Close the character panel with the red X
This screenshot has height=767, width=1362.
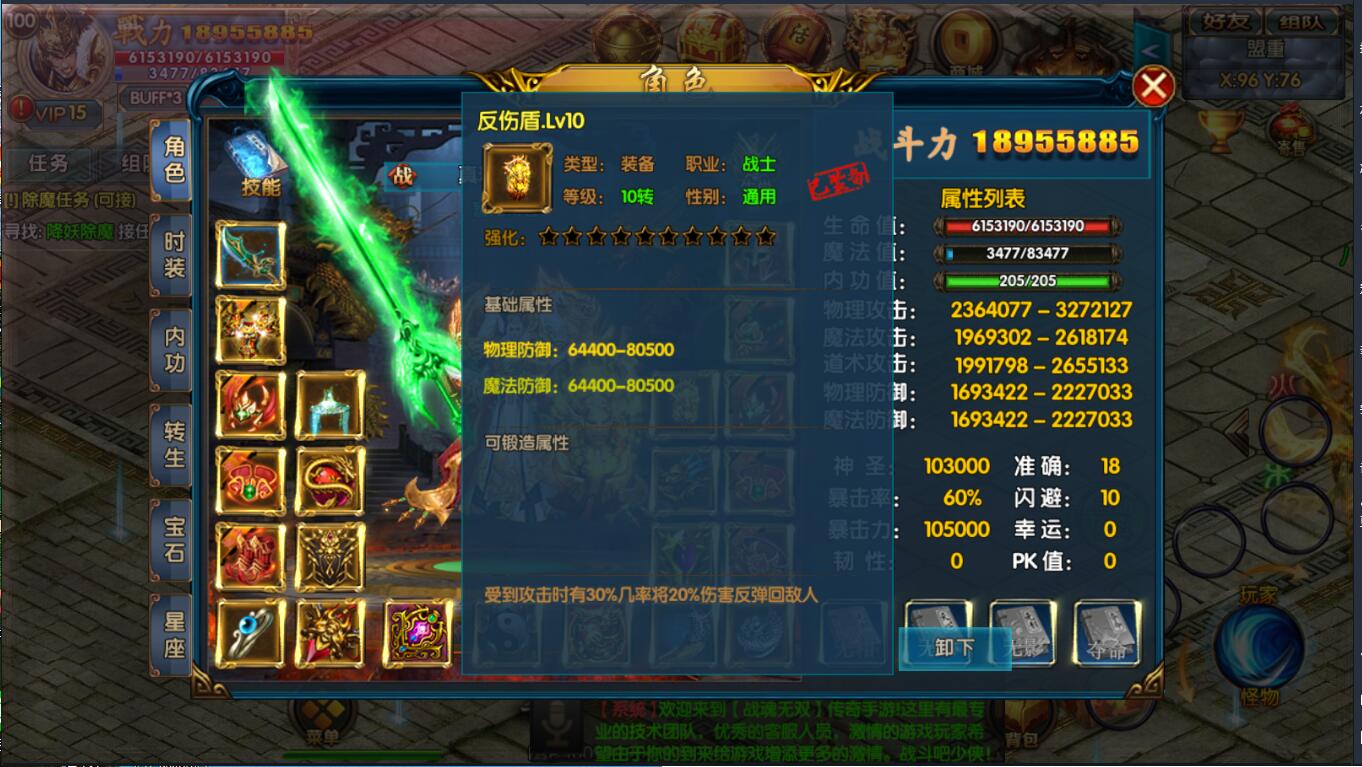click(1153, 87)
